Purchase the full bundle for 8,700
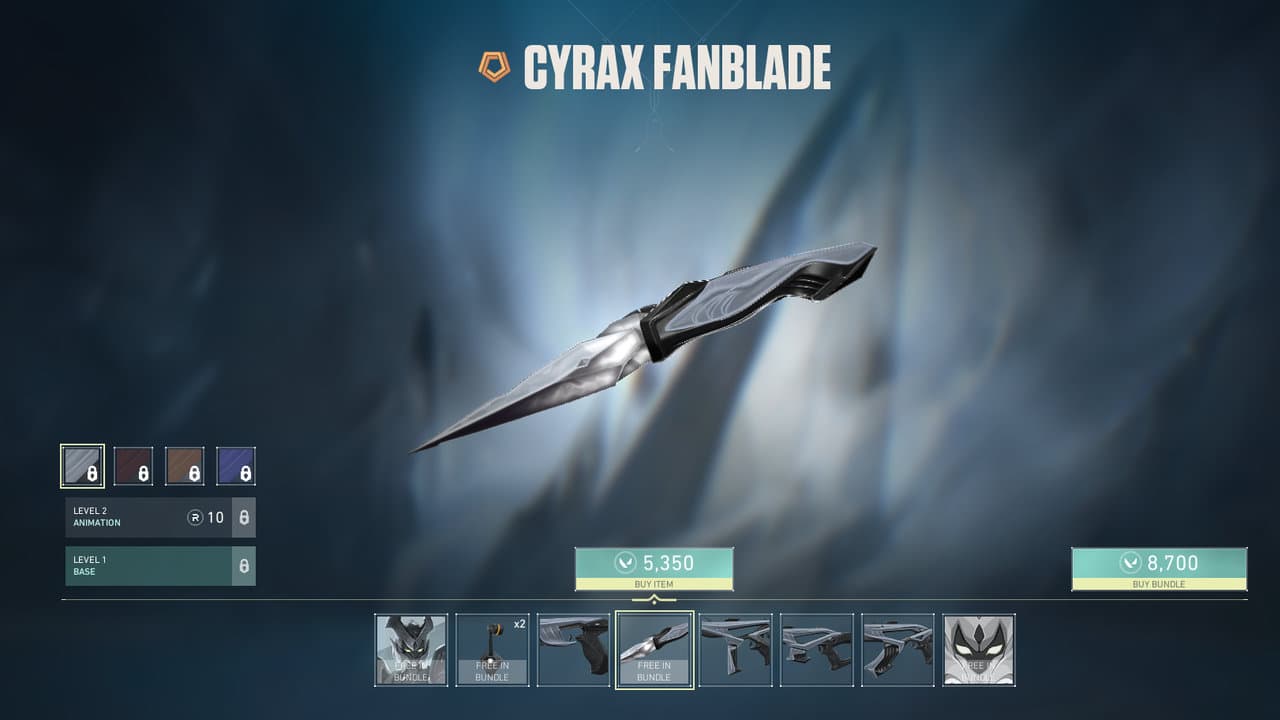The height and width of the screenshot is (720, 1280). click(x=1159, y=568)
